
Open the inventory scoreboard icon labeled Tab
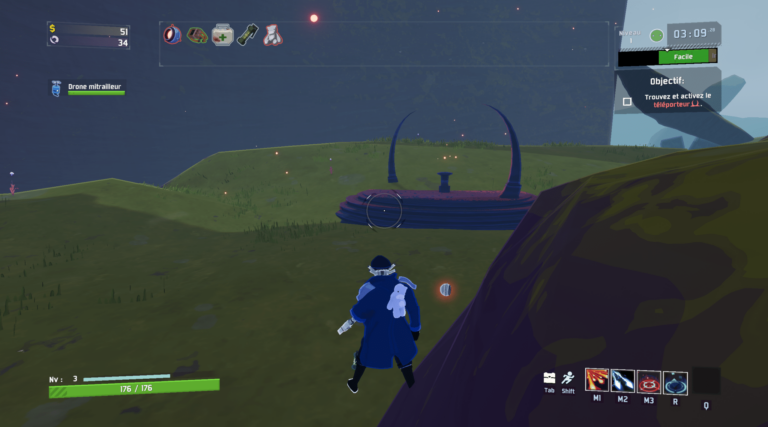pos(549,378)
